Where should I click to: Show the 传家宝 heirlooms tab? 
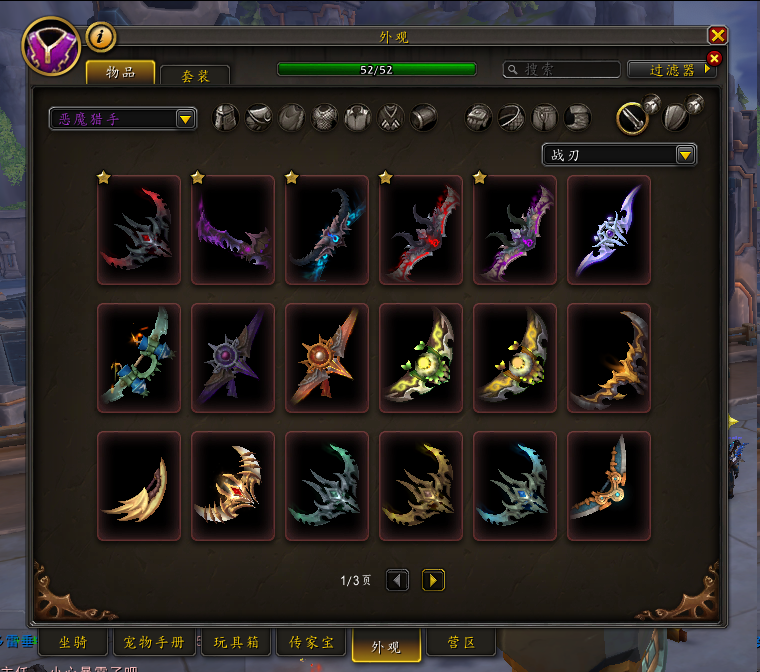[x=310, y=643]
